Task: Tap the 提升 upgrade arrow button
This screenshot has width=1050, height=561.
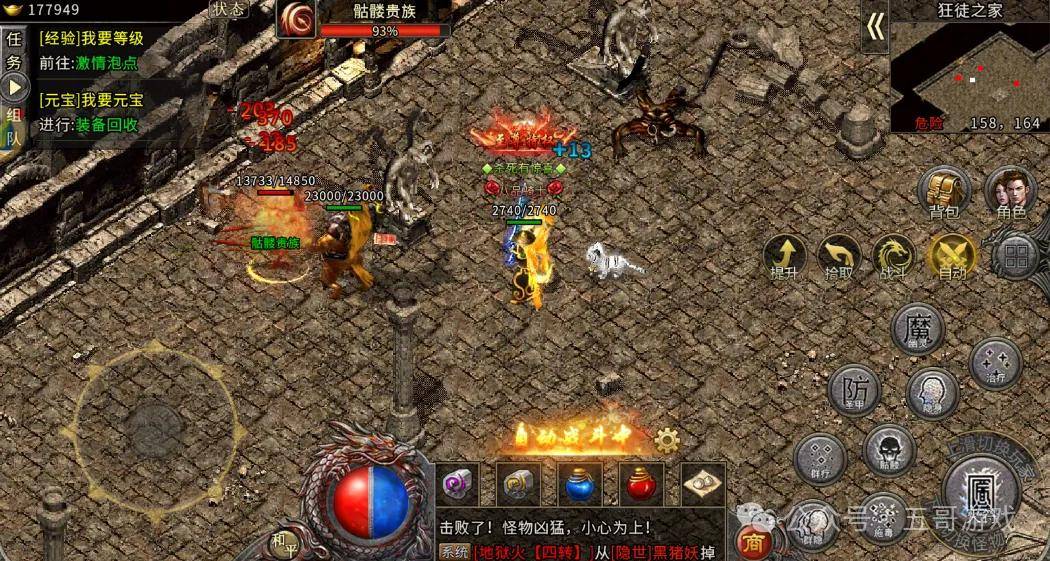Action: pyautogui.click(x=785, y=256)
